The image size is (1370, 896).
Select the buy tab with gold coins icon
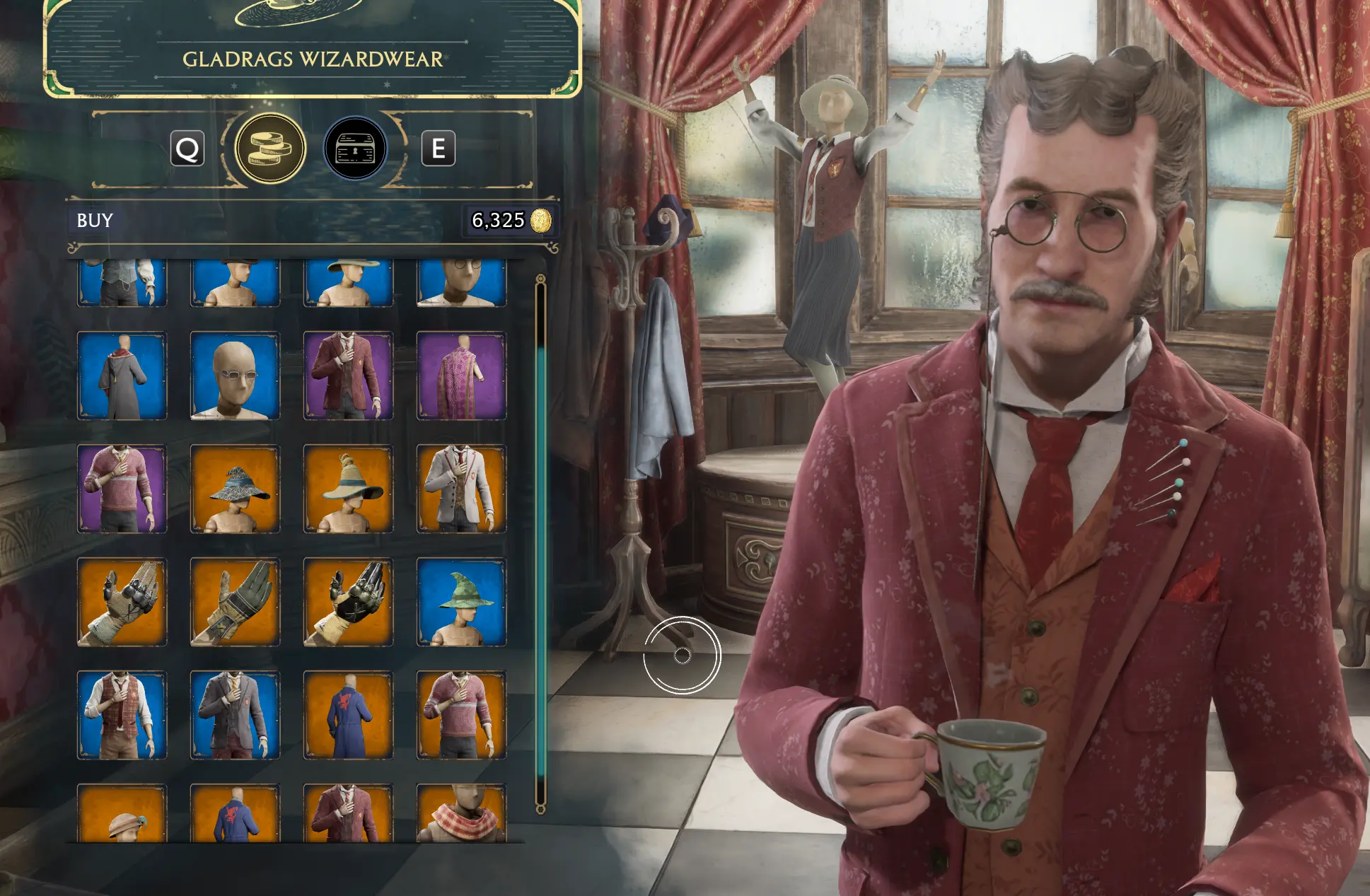[x=270, y=149]
